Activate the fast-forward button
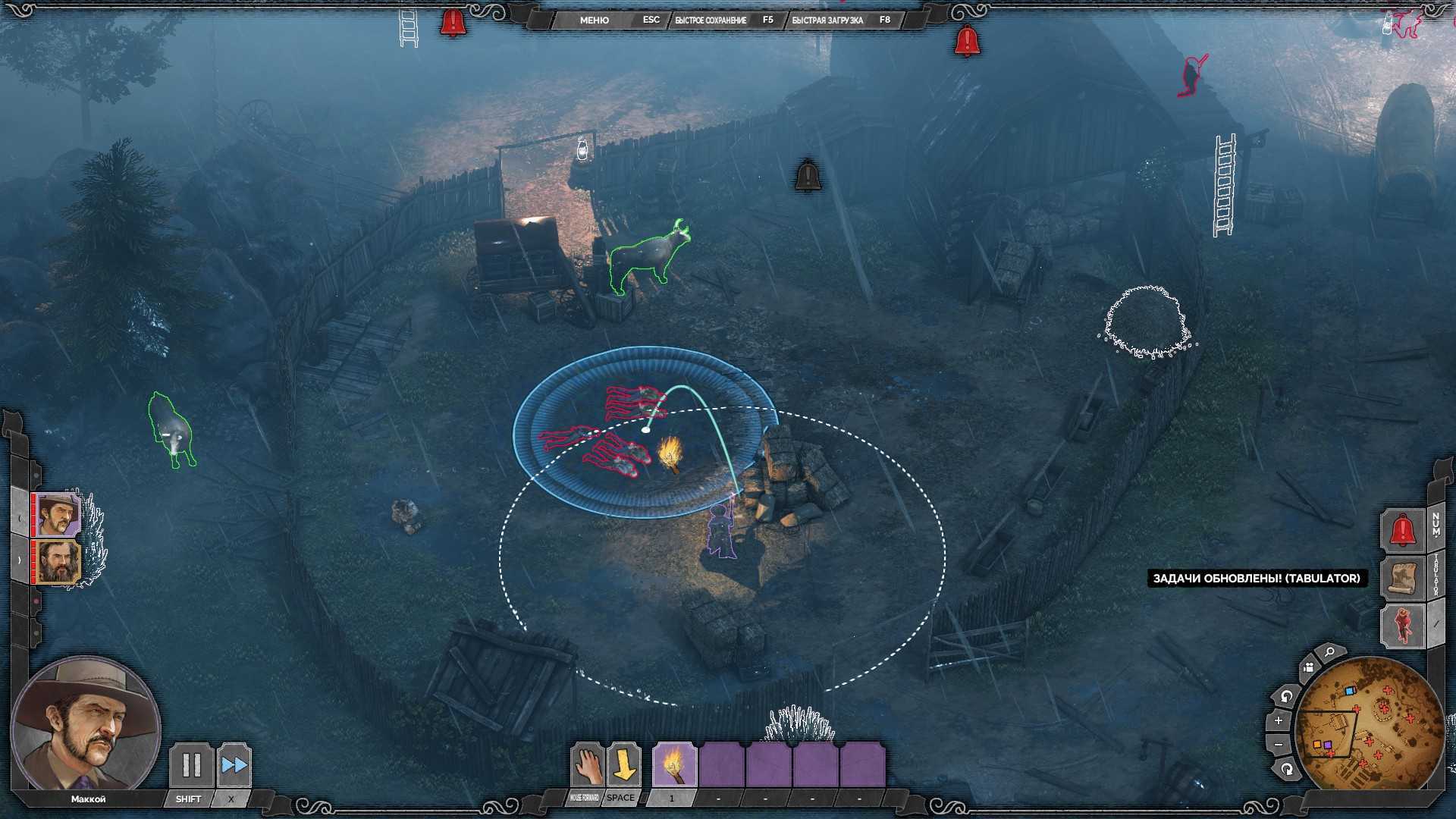This screenshot has width=1456, height=819. [x=234, y=765]
